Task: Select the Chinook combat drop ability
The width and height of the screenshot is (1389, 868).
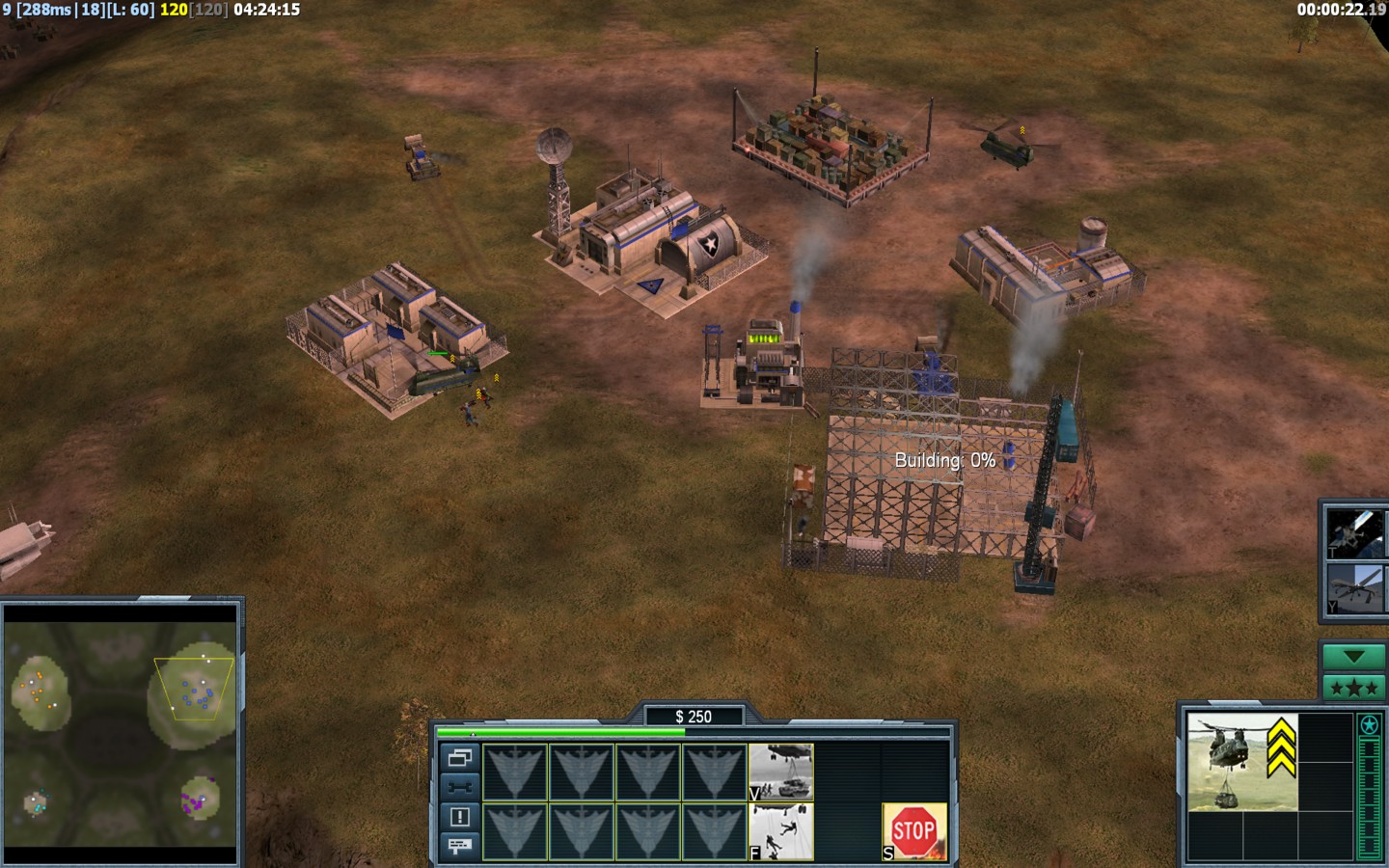Action: click(780, 831)
